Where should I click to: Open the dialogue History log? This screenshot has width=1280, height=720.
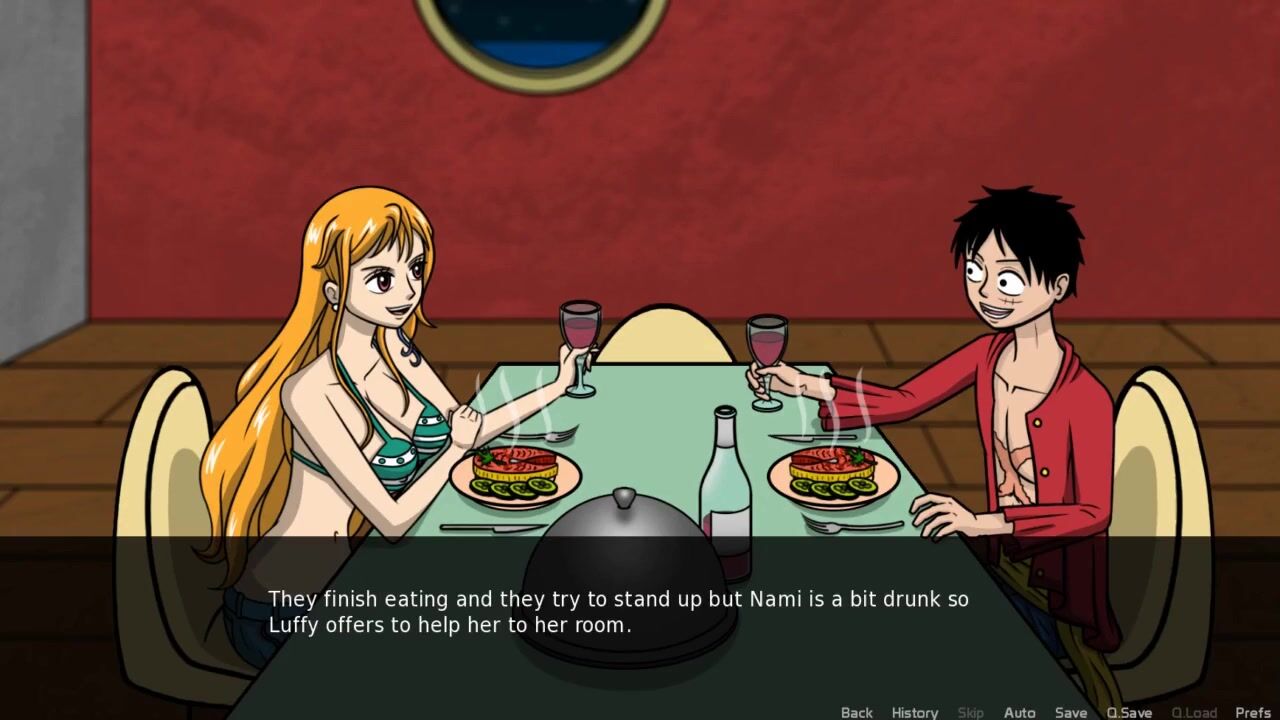pyautogui.click(x=914, y=712)
